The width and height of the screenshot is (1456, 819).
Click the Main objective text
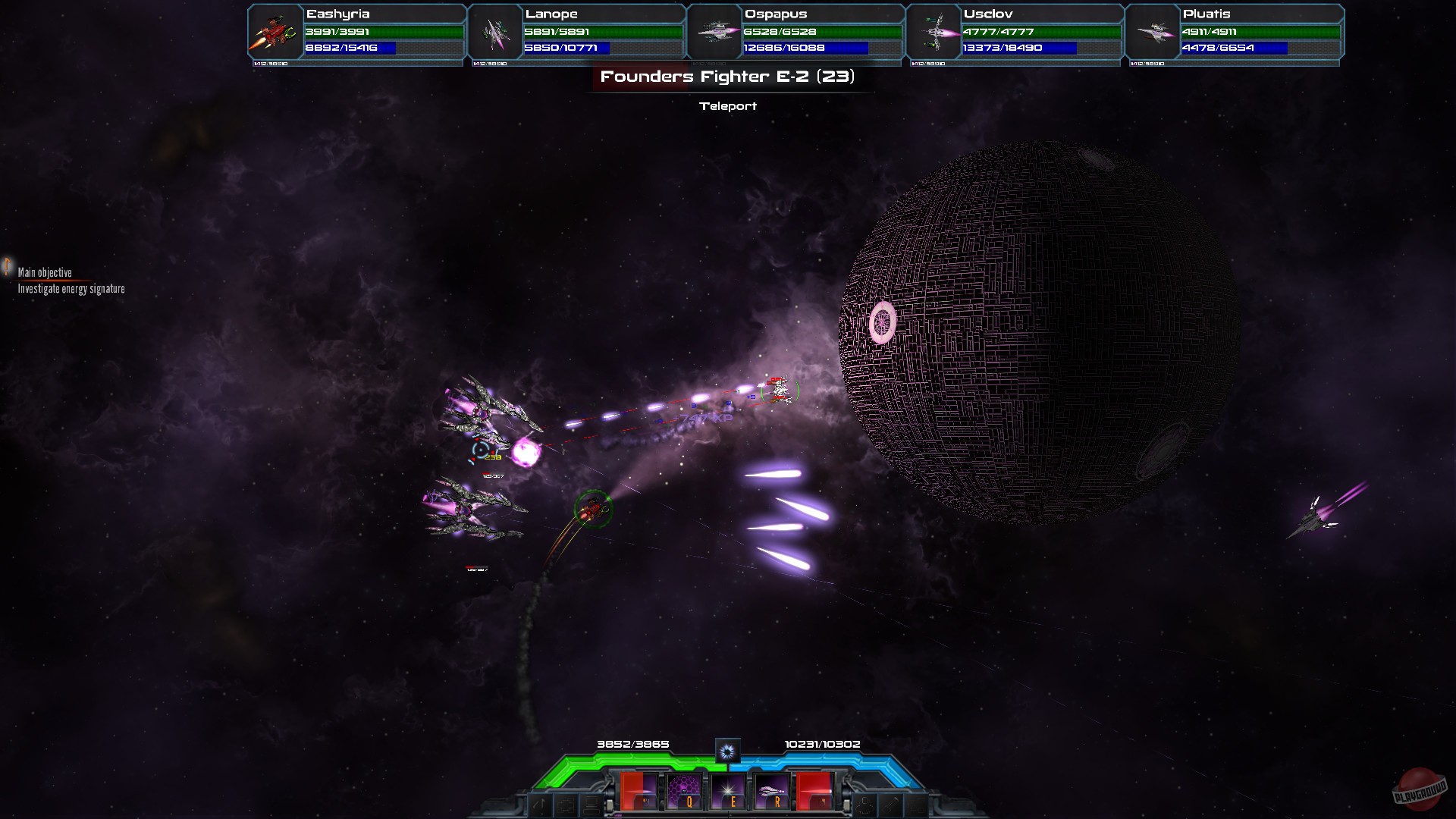click(x=44, y=271)
